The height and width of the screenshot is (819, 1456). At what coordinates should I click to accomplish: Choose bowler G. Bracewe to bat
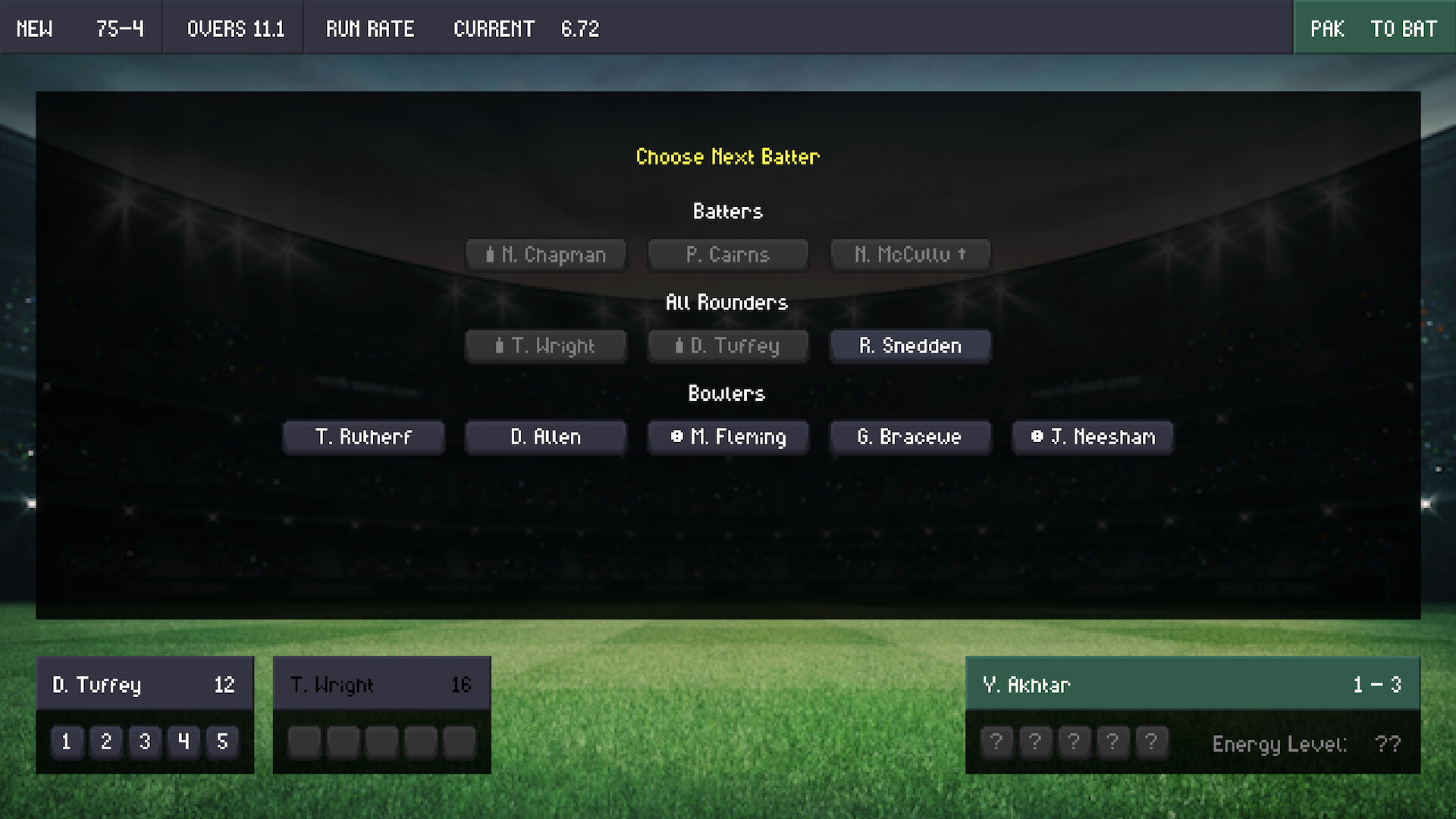coord(910,438)
